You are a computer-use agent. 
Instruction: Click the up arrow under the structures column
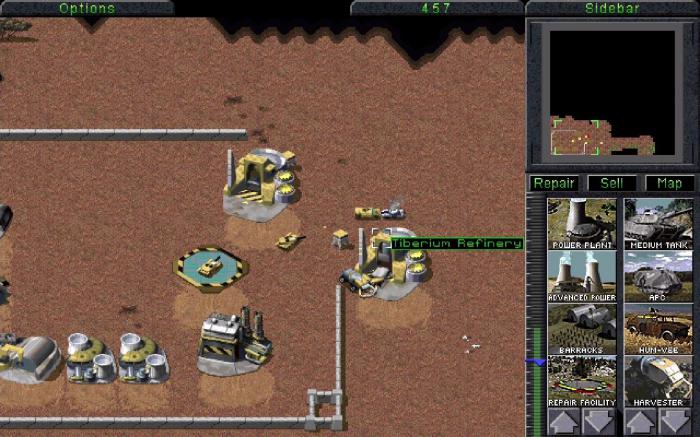click(x=563, y=420)
